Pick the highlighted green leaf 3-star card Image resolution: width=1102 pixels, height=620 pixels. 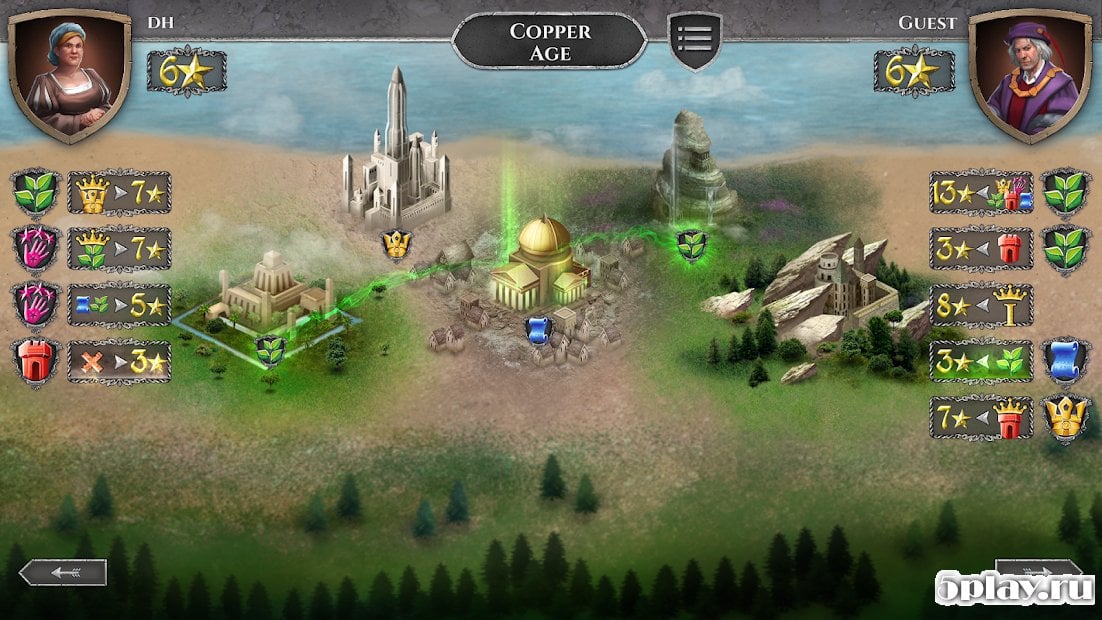click(x=980, y=361)
